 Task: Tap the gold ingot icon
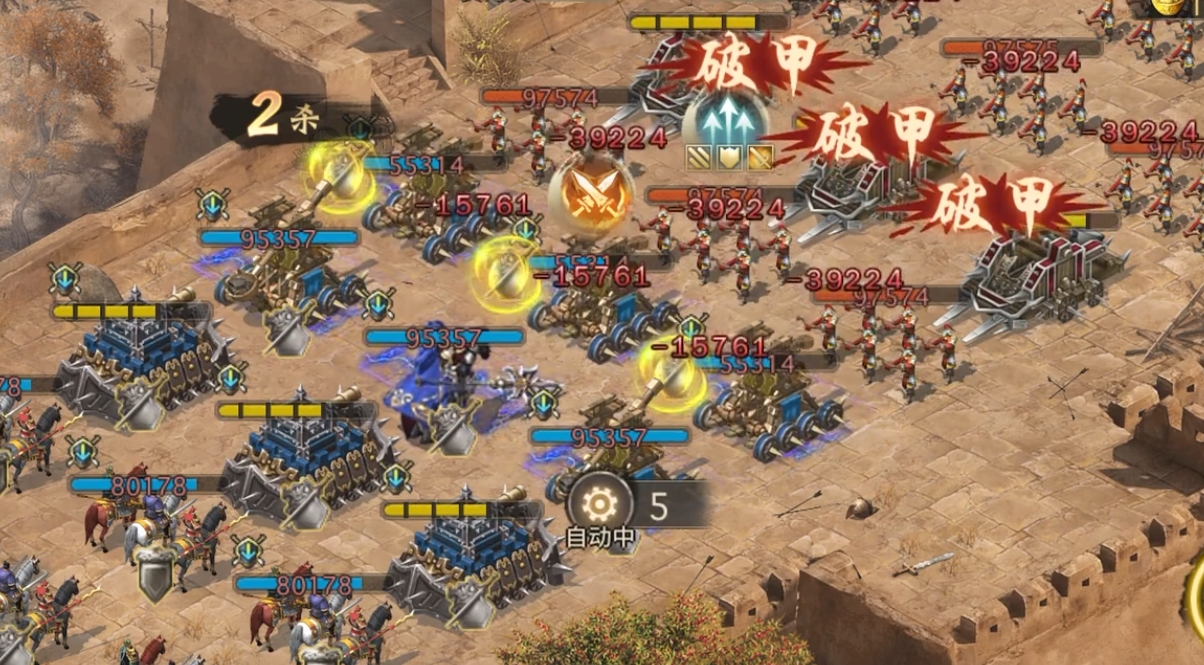coord(1166,6)
